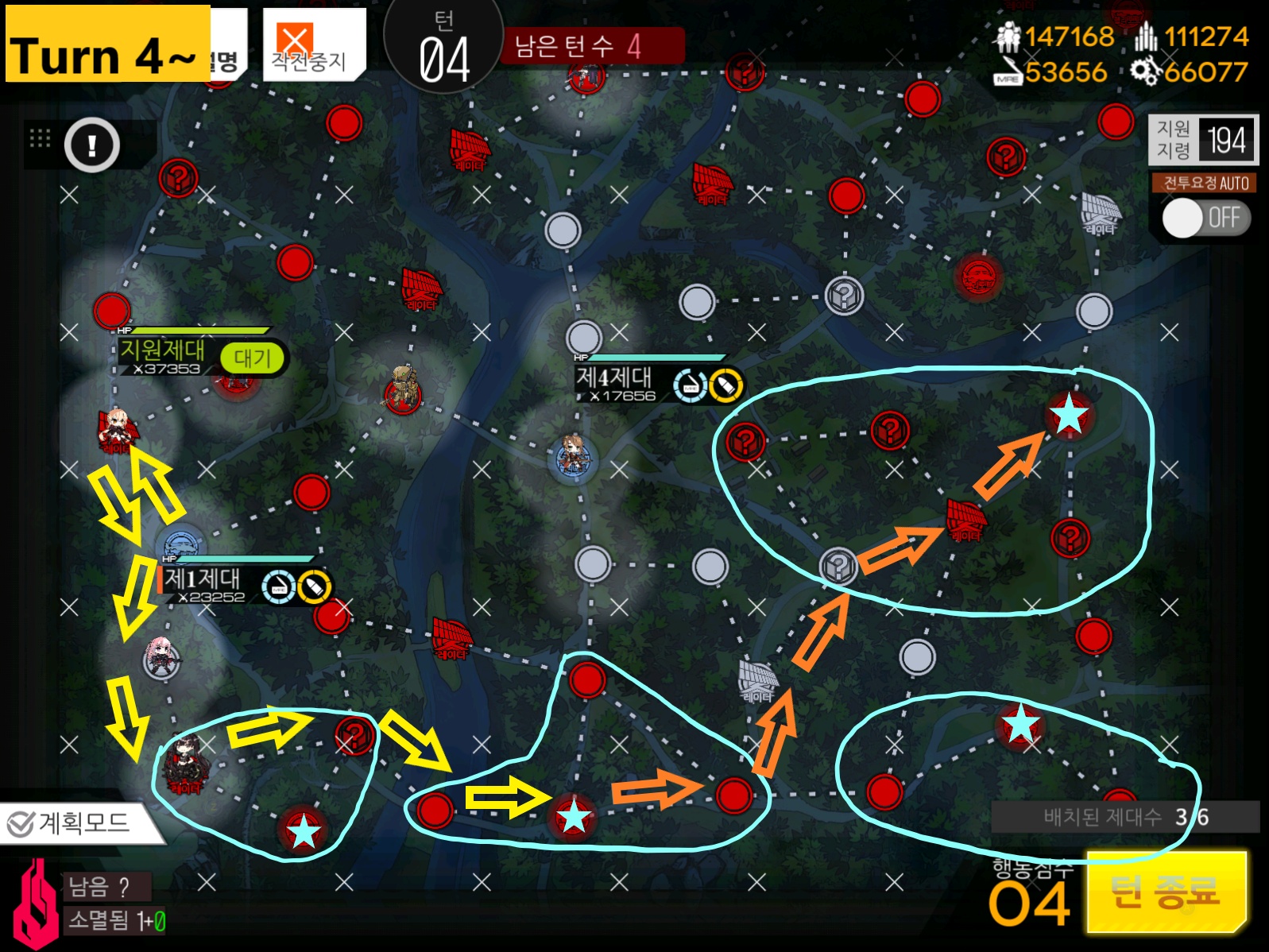
Task: Click the ammunition resource icon showing 111274
Action: (1146, 36)
